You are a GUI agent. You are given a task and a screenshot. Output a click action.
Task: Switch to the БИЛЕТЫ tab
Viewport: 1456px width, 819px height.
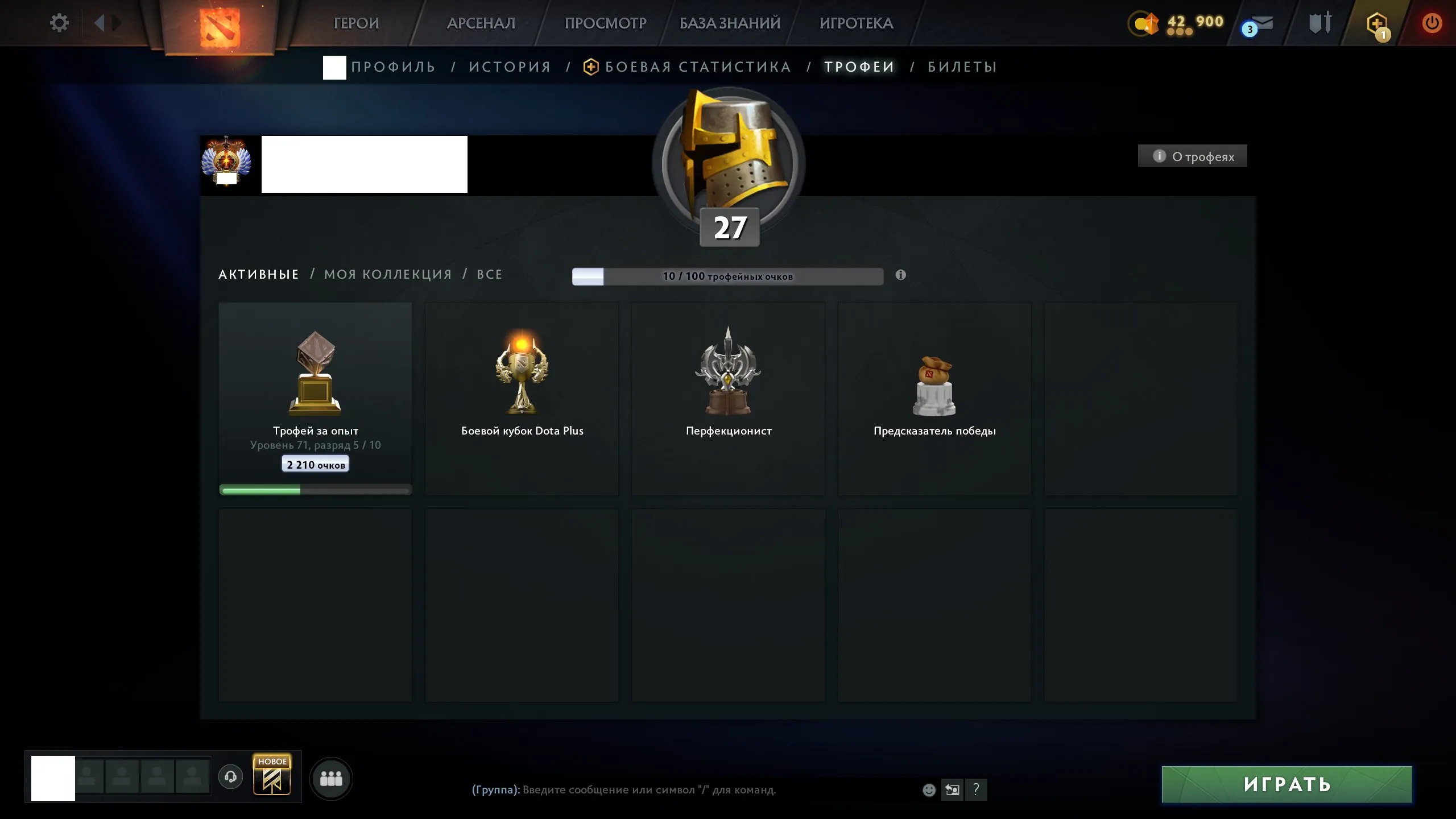961,67
